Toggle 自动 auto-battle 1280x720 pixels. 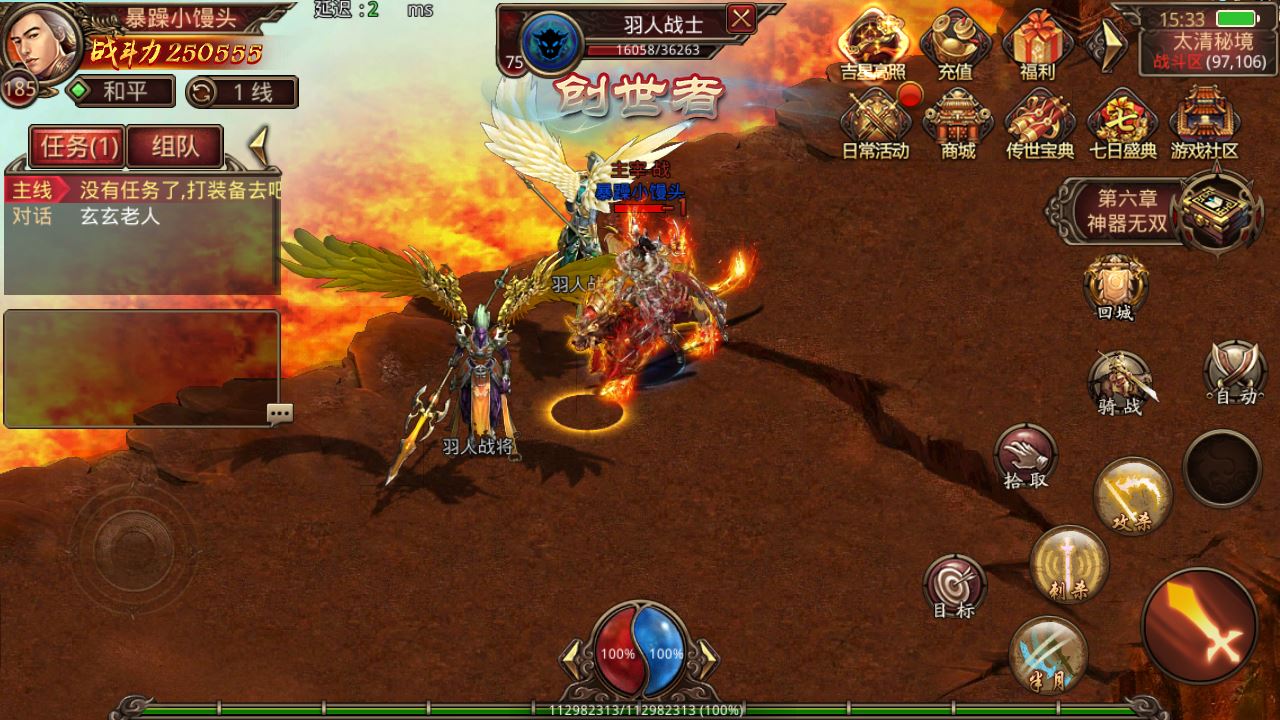(1236, 372)
